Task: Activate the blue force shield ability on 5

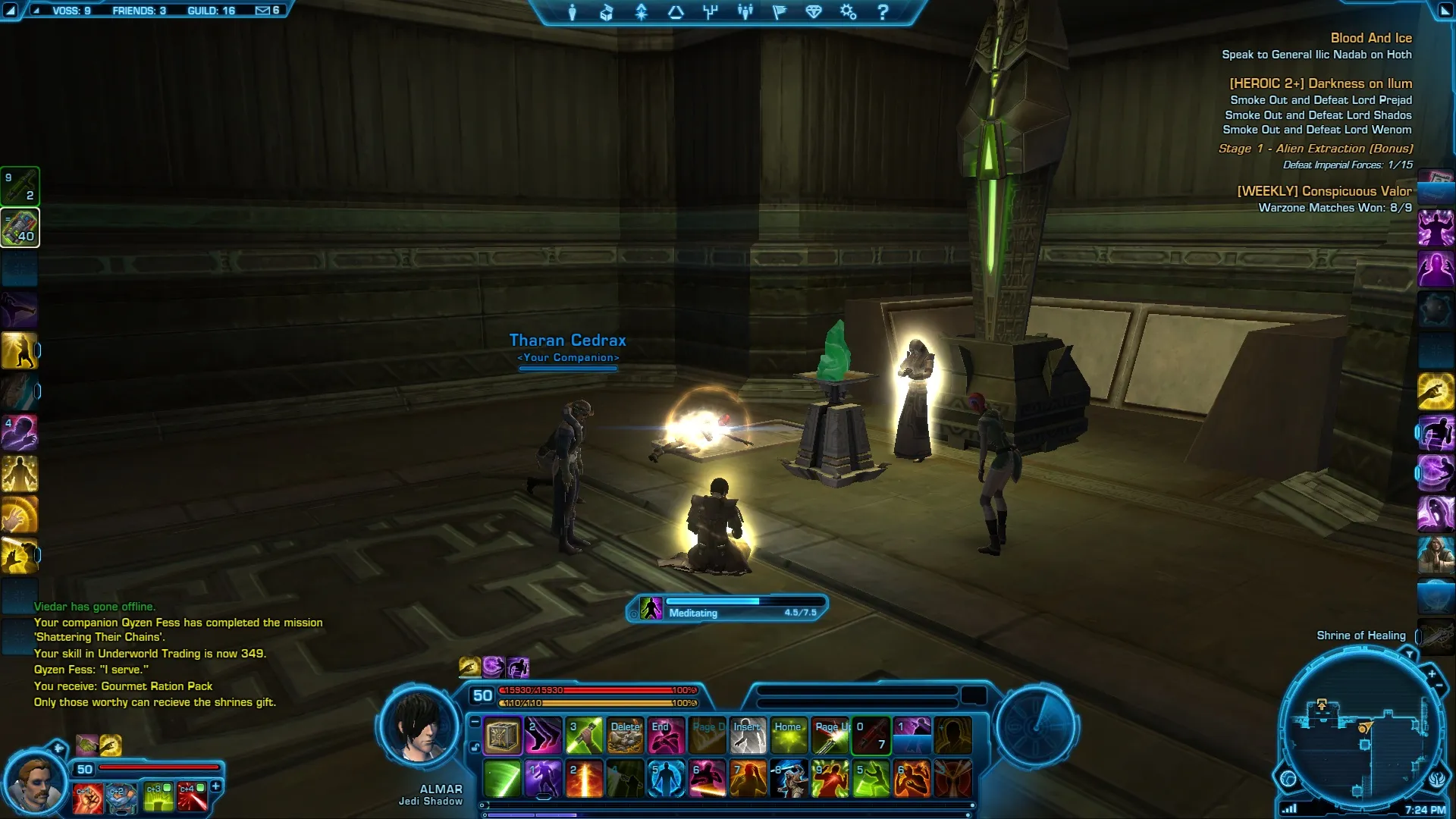Action: 667,779
